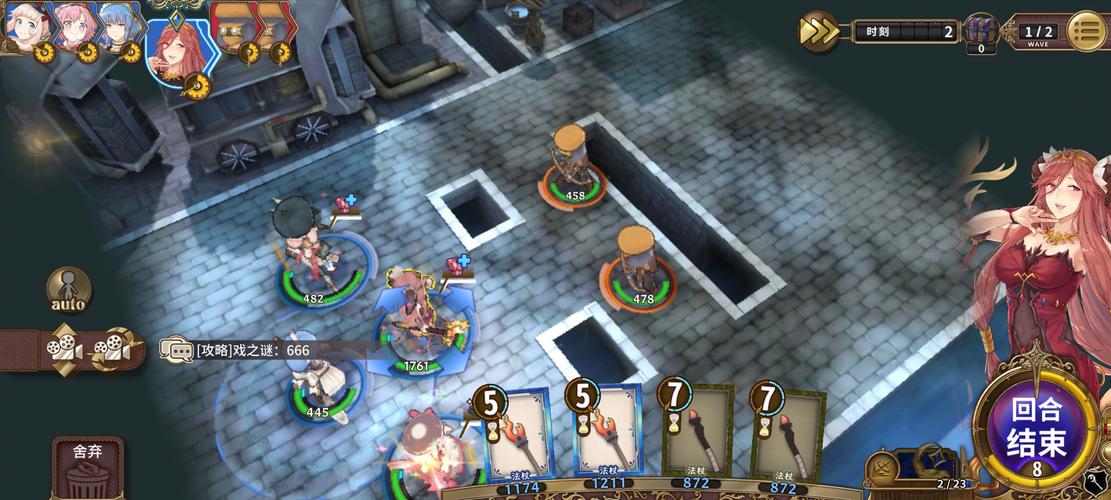Image resolution: width=1111 pixels, height=500 pixels.
Task: Open the gold list menu button
Action: coord(1087,31)
